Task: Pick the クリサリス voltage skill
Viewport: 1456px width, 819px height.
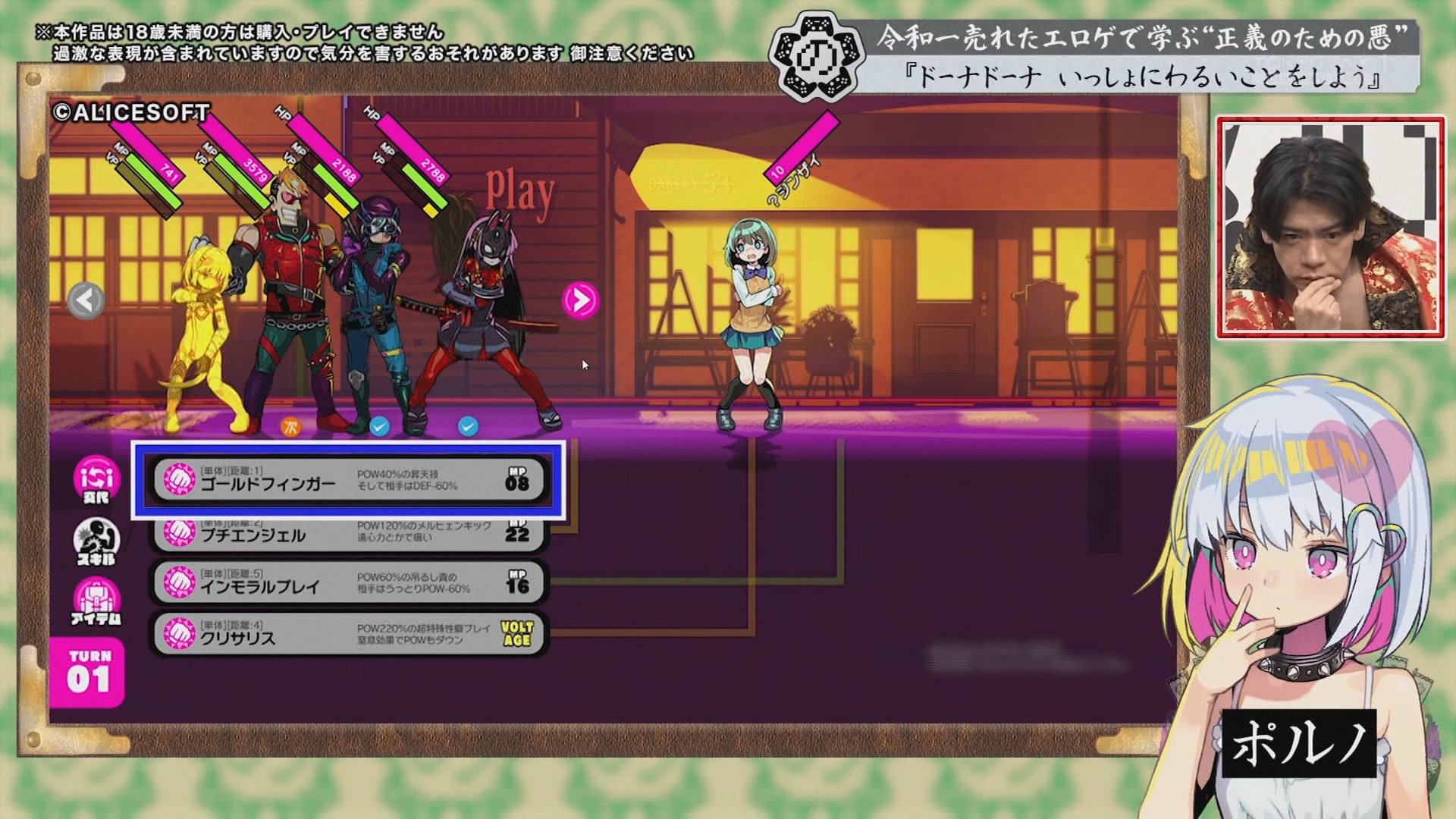Action: 348,634
